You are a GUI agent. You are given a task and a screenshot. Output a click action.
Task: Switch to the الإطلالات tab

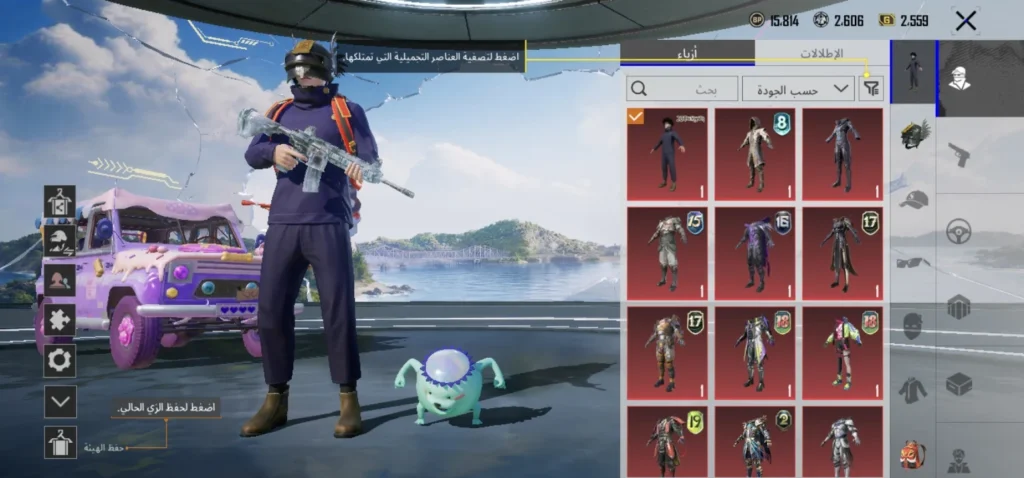coord(822,53)
